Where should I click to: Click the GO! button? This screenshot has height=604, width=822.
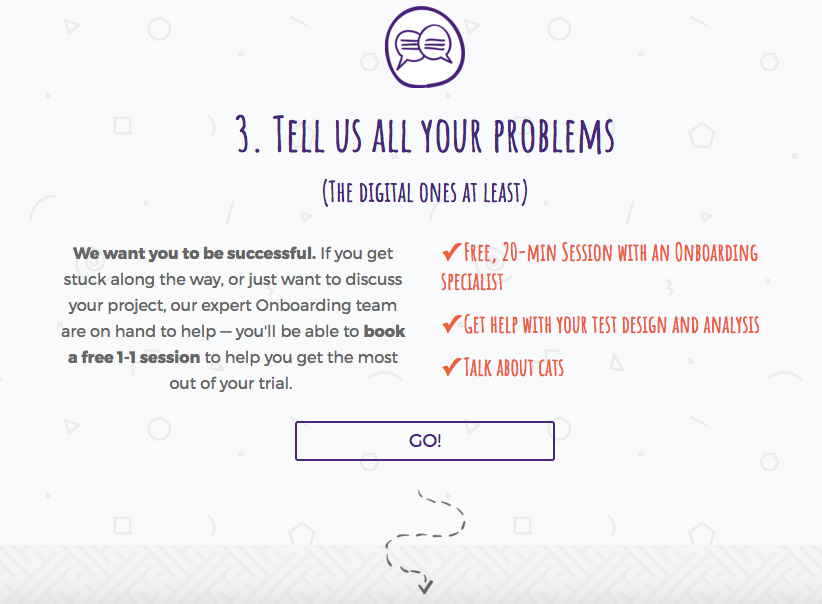(x=425, y=441)
